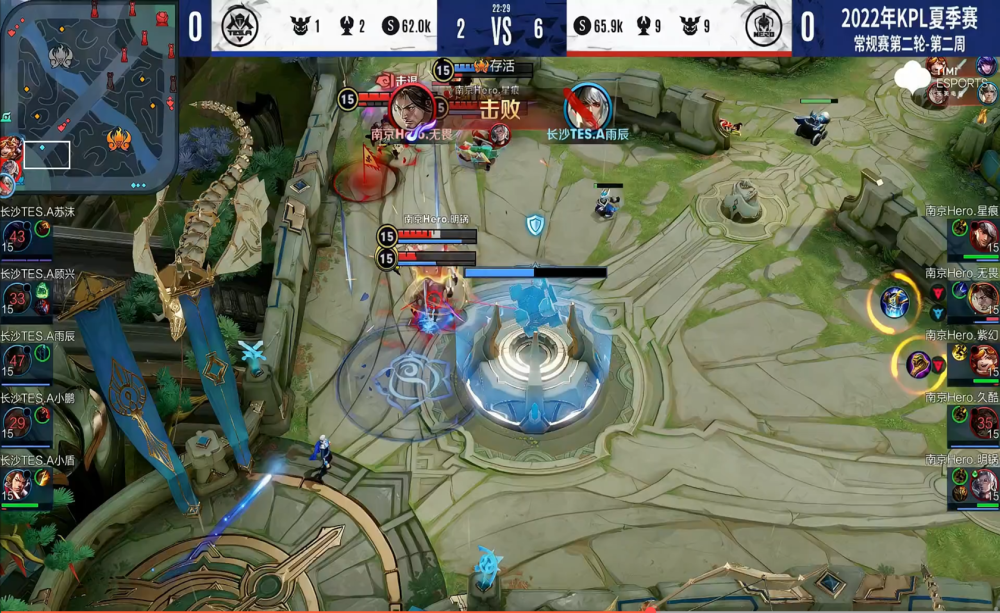Click the gold-ringed purple hero icon
Viewport: 1000px width, 613px height.
click(919, 363)
